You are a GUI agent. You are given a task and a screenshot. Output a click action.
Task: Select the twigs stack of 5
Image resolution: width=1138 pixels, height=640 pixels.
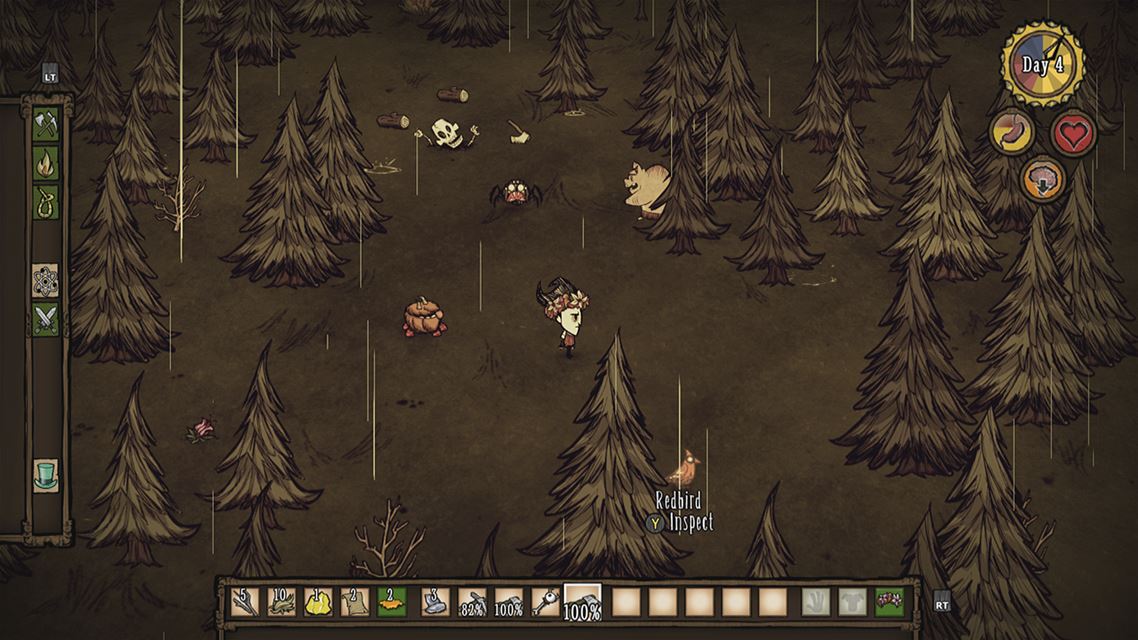coord(244,602)
